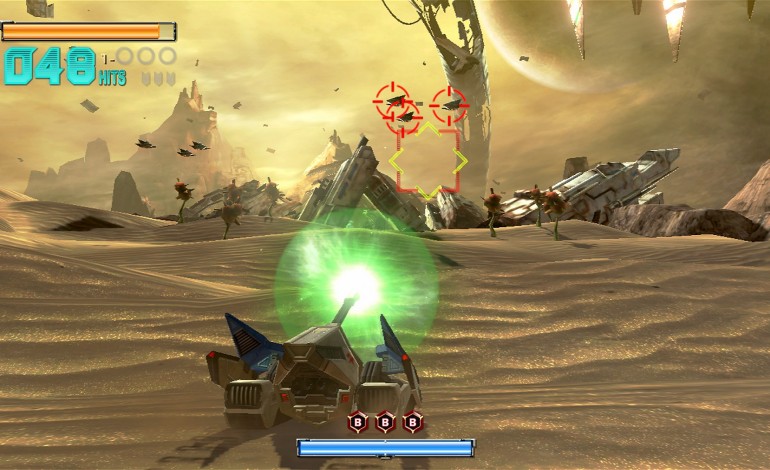Select the middle smart bomb icon
Viewport: 770px width, 470px height.
[x=385, y=422]
